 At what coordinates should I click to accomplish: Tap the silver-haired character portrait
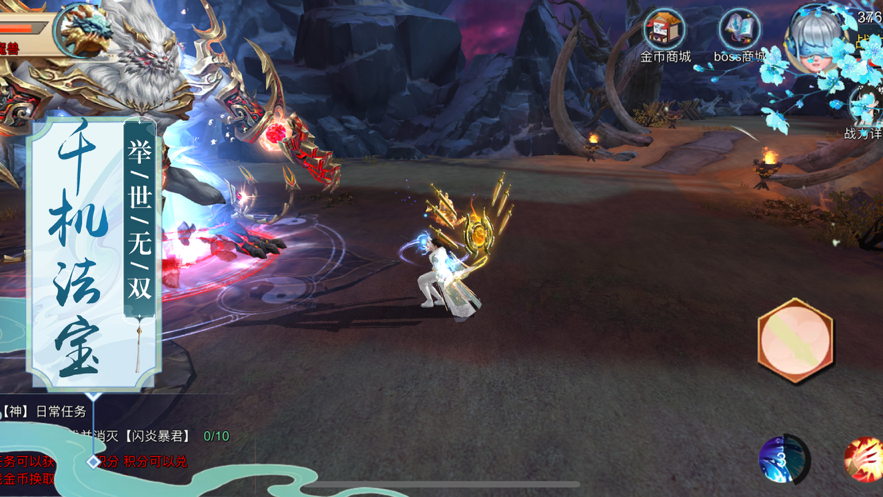coord(816,38)
